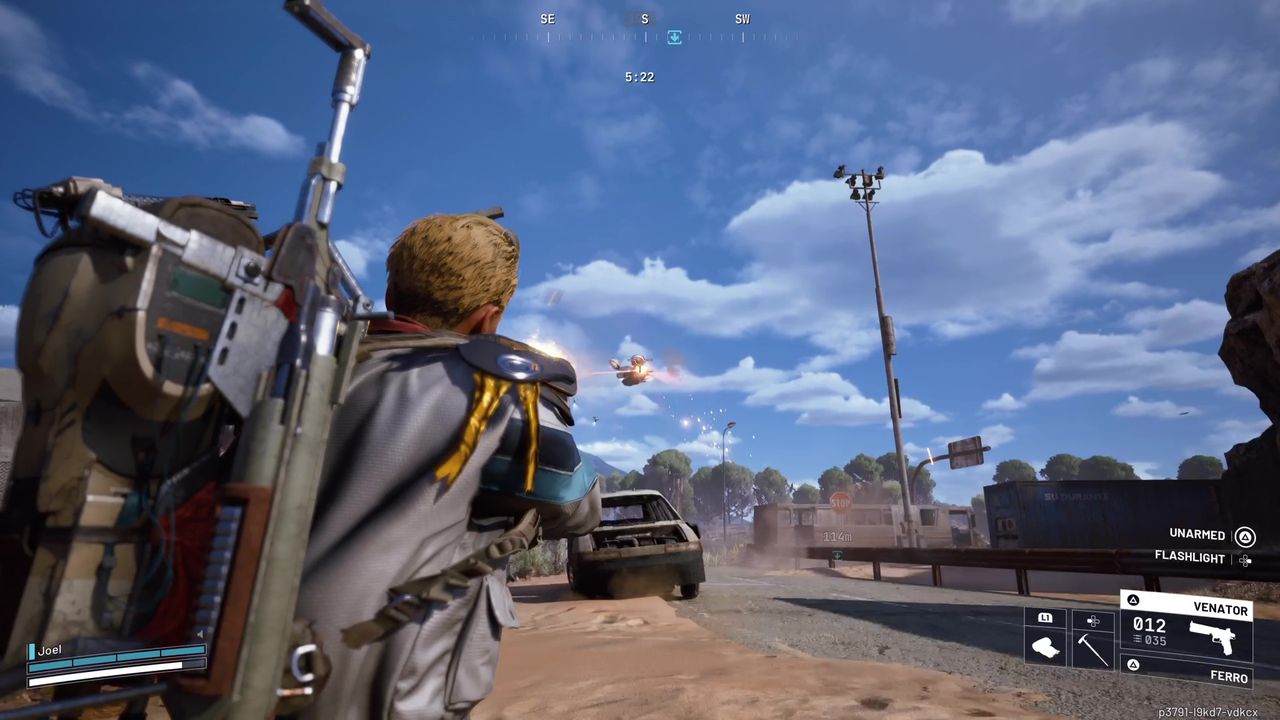
Task: Switch to UNARMED stance
Action: [x=1196, y=535]
